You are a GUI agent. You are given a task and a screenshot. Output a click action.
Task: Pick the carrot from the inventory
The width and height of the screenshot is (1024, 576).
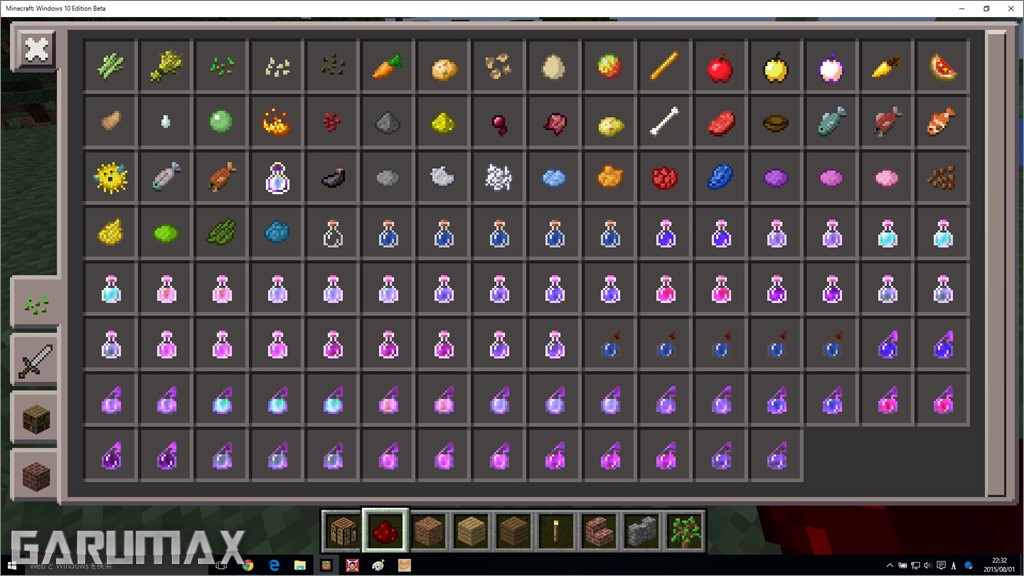(x=388, y=68)
